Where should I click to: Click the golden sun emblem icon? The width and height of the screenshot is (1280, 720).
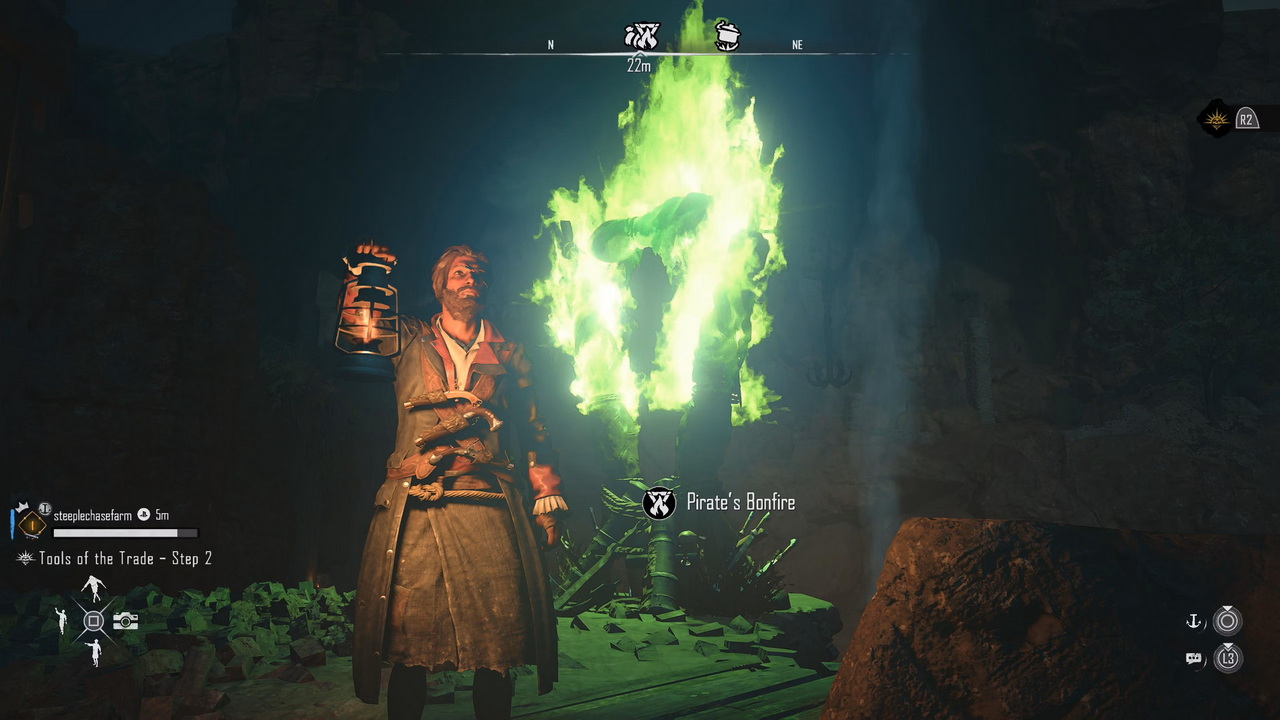point(1216,120)
